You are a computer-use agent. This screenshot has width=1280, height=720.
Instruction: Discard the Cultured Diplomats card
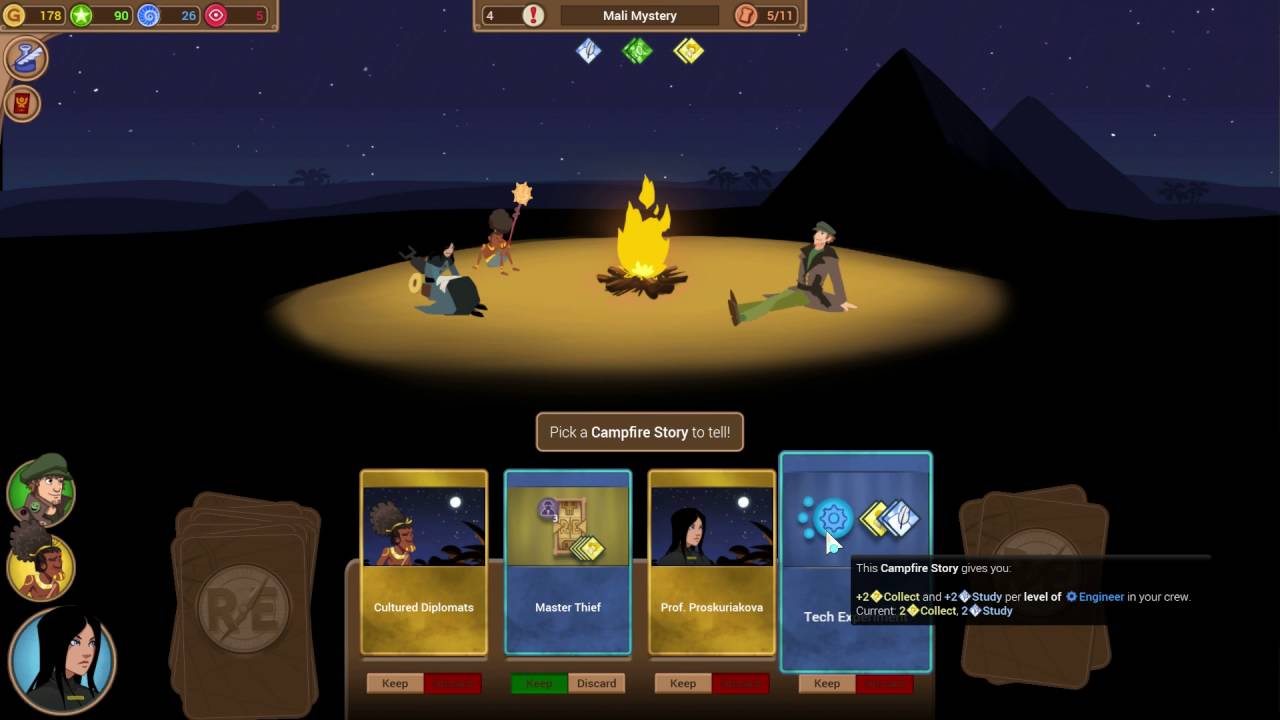point(453,684)
